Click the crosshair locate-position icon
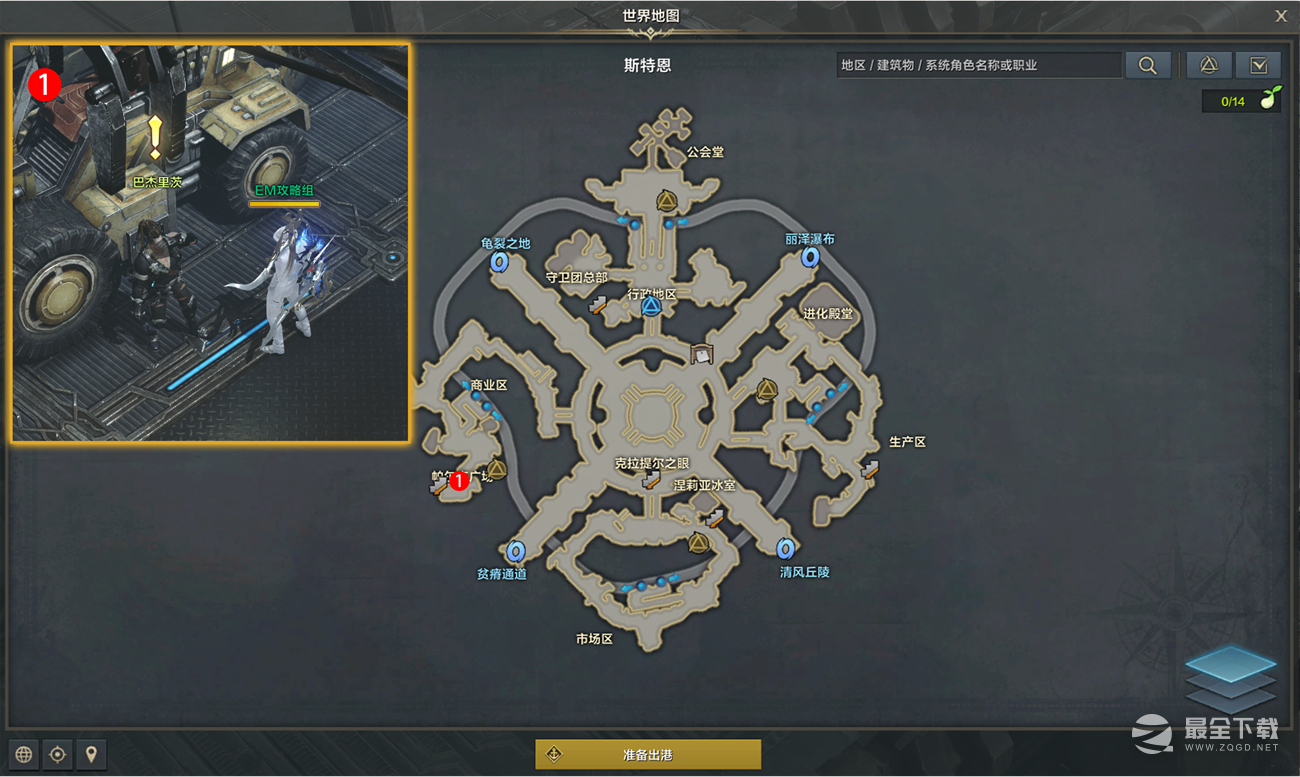 click(57, 754)
